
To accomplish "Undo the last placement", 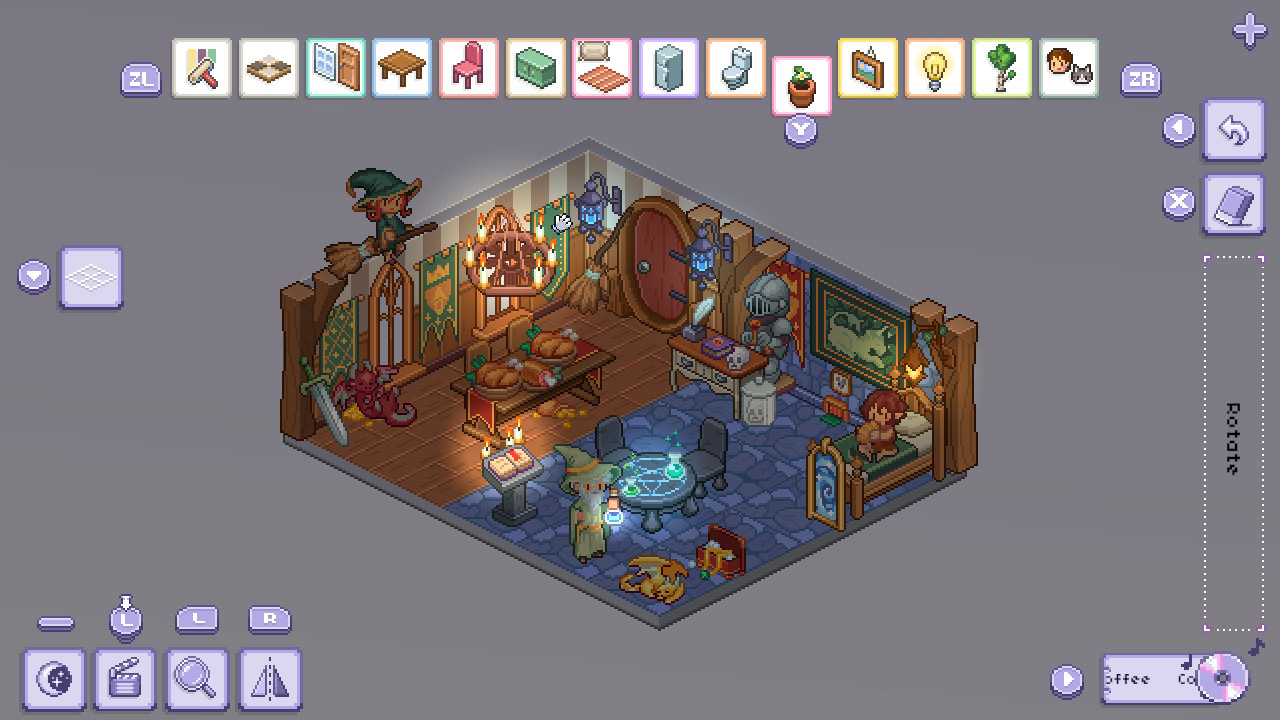I will coord(1234,129).
